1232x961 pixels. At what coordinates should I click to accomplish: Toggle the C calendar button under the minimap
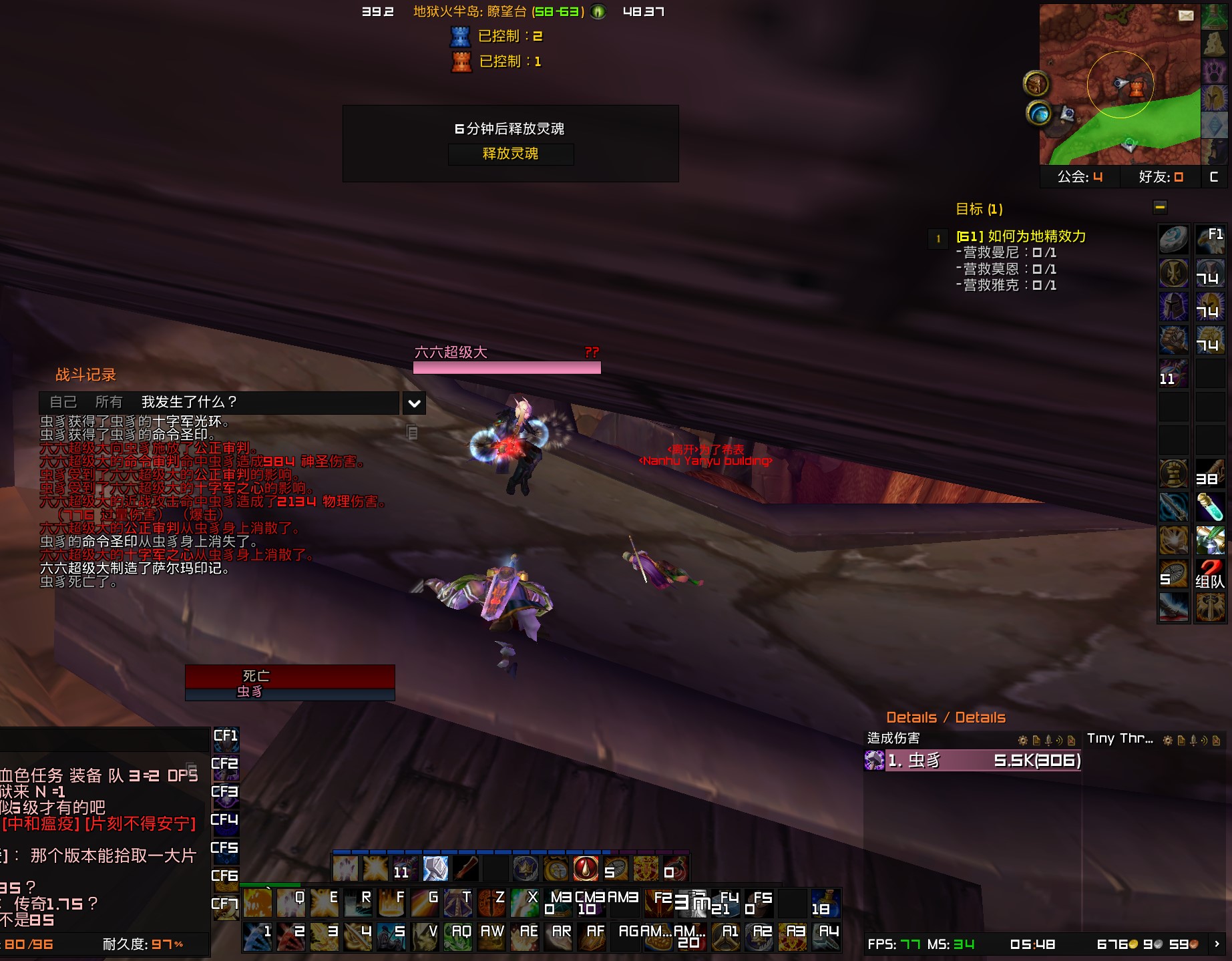click(1213, 176)
